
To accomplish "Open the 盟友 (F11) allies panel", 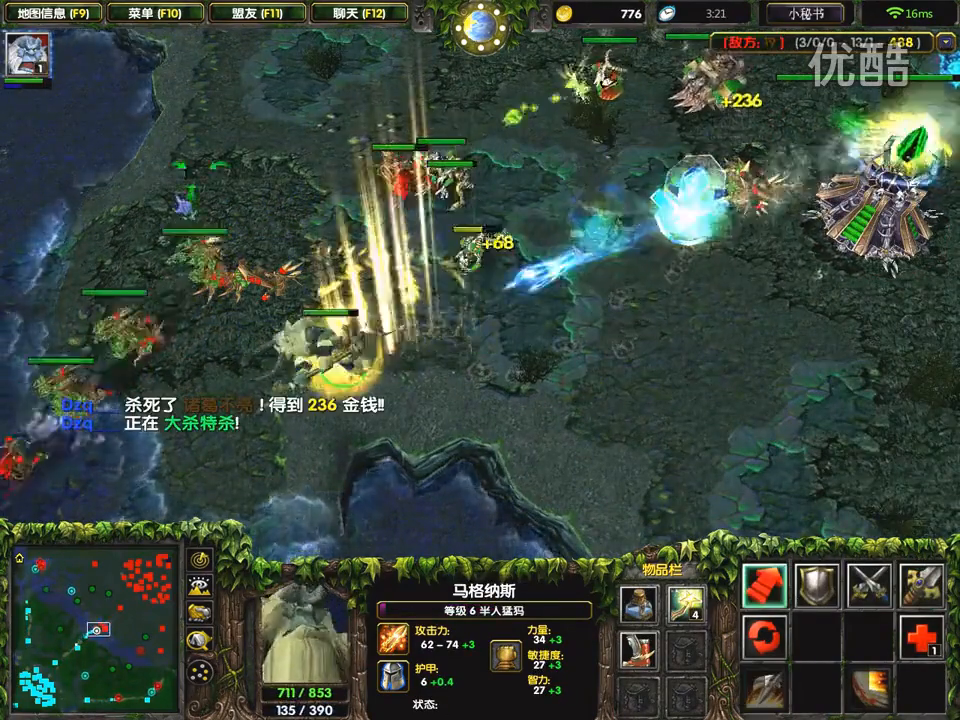I will (x=255, y=13).
